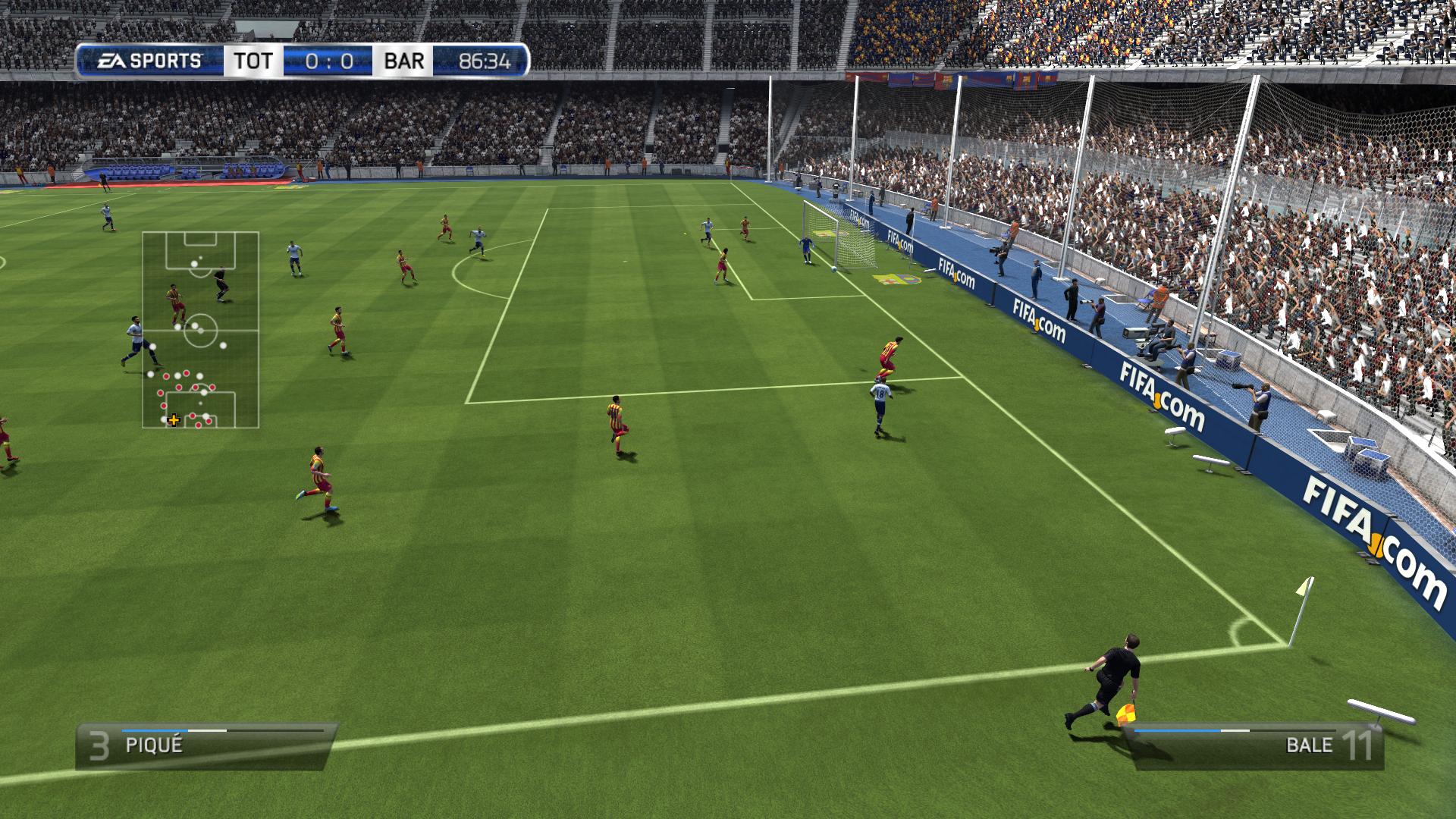This screenshot has height=819, width=1456.
Task: Select the Bale player indicator panel
Action: point(1255,745)
